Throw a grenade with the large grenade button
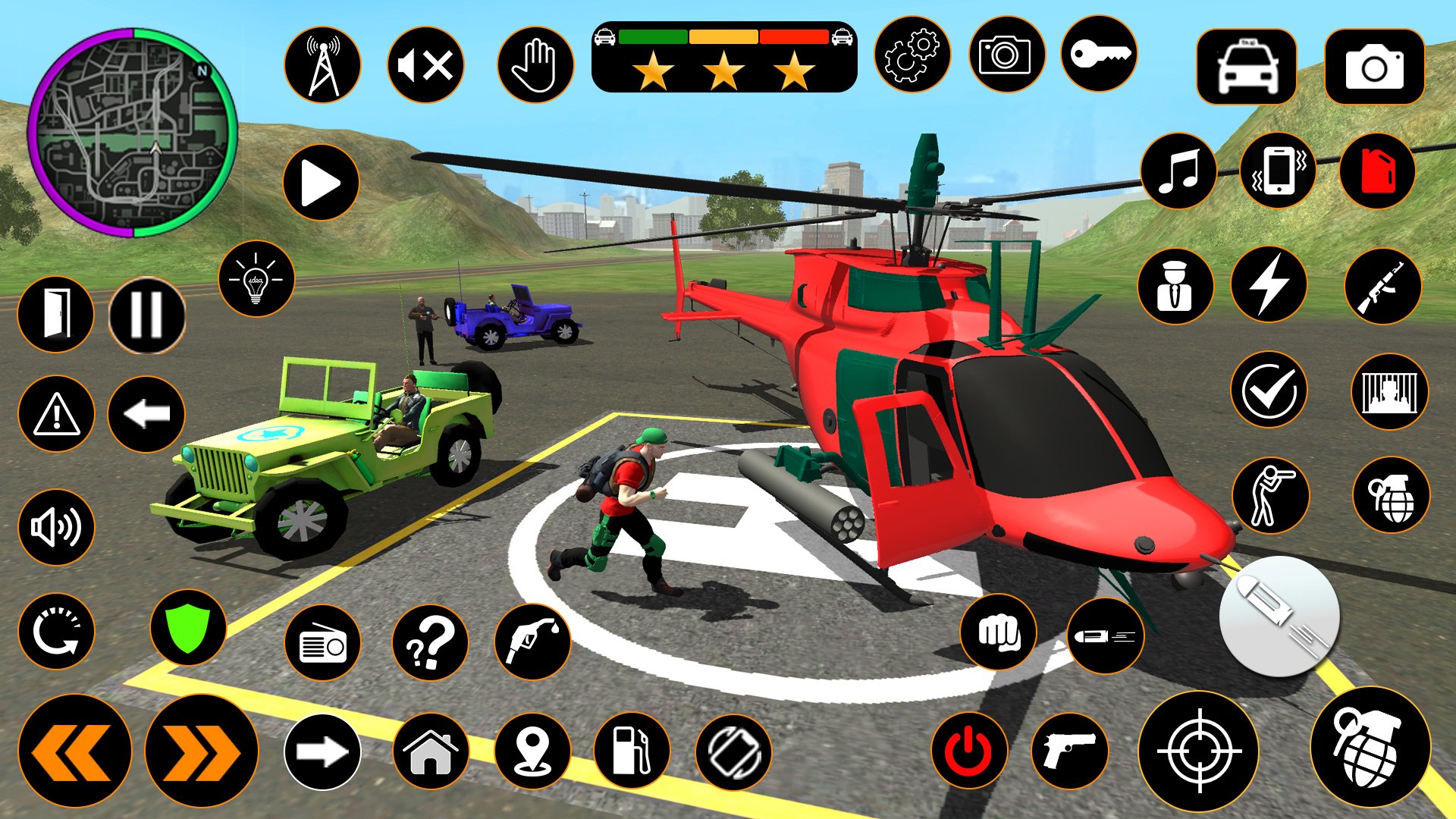Viewport: 1456px width, 819px height. coord(1370,748)
